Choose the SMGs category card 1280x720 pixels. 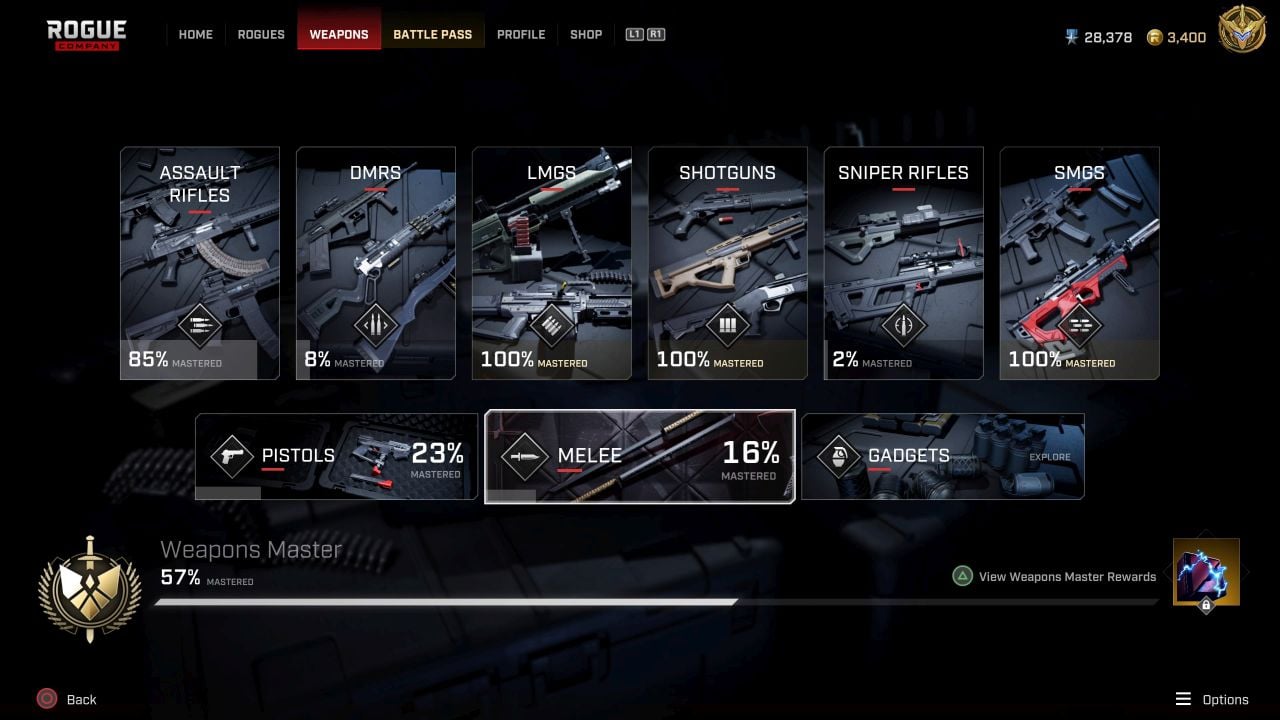coord(1080,263)
